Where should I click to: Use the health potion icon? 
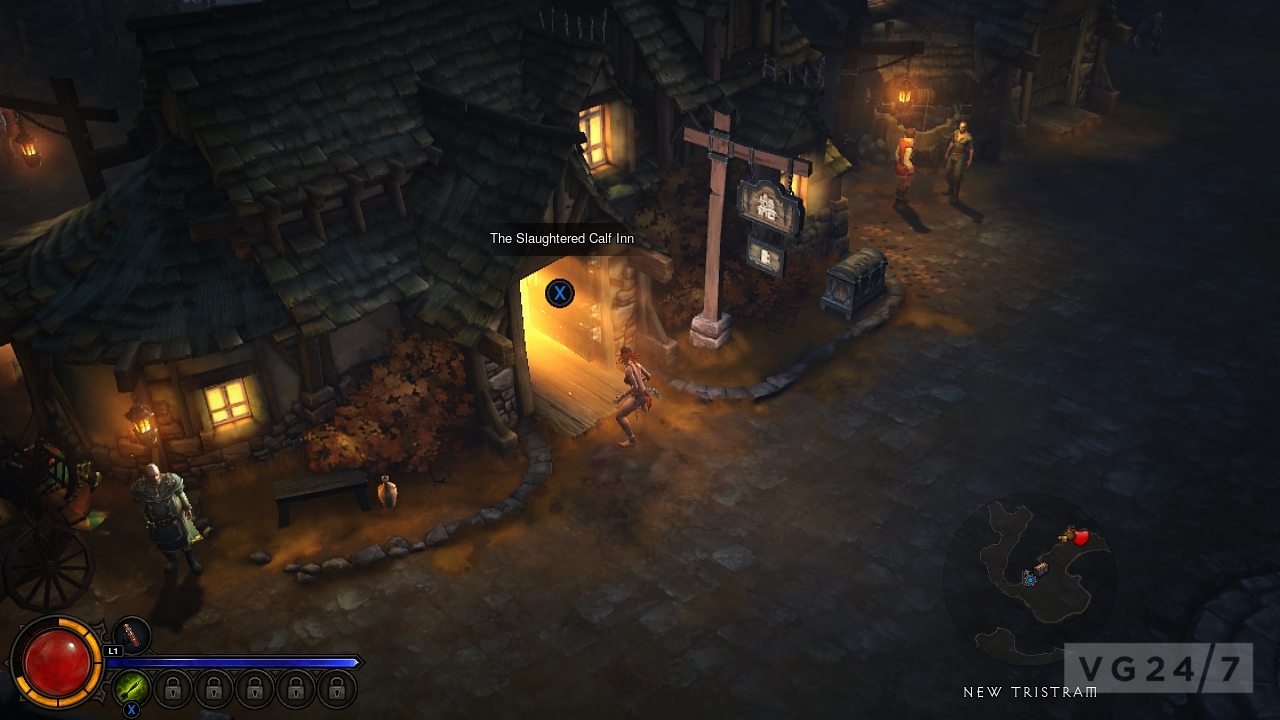[132, 635]
